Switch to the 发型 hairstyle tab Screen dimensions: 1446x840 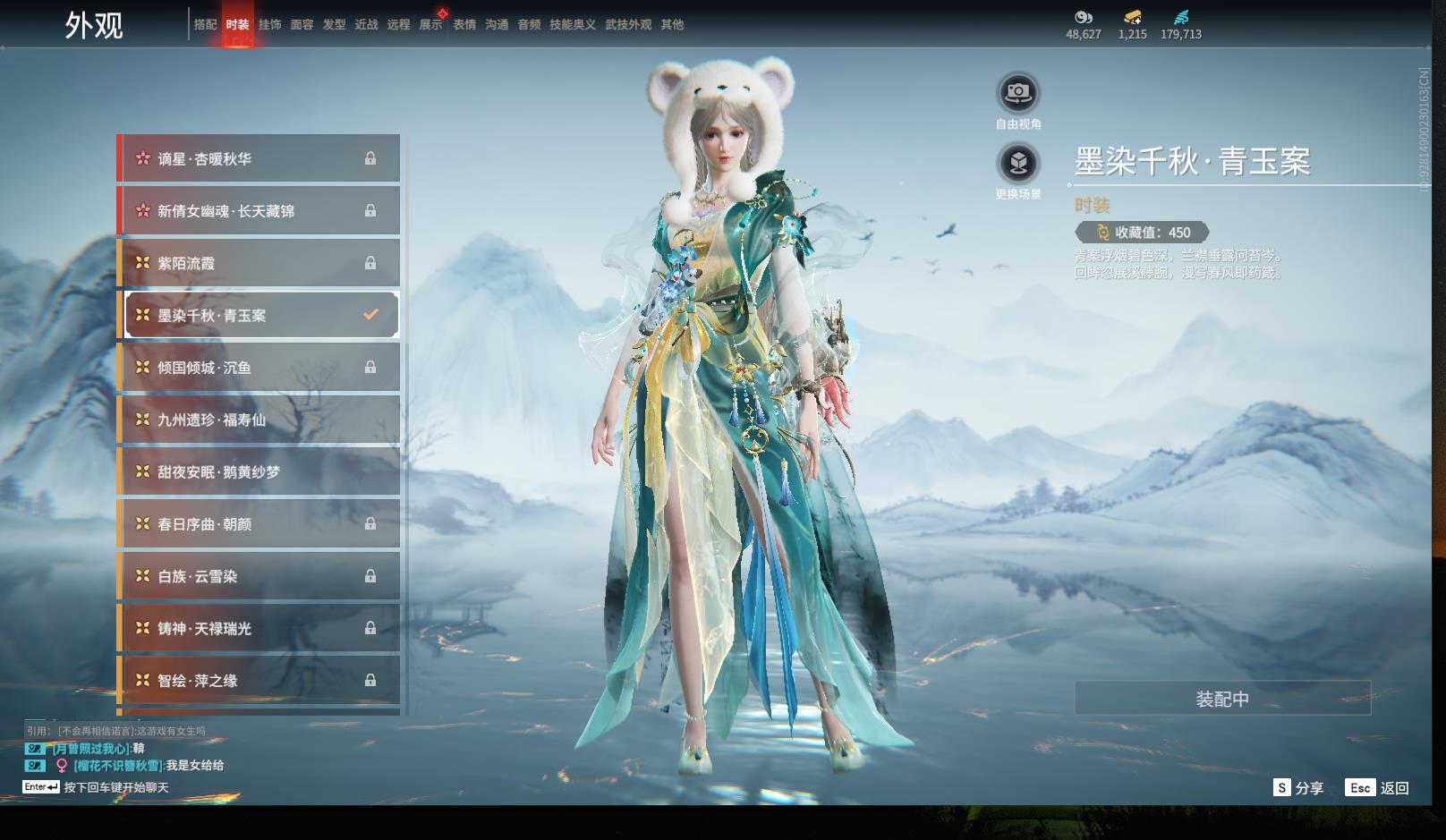click(334, 25)
